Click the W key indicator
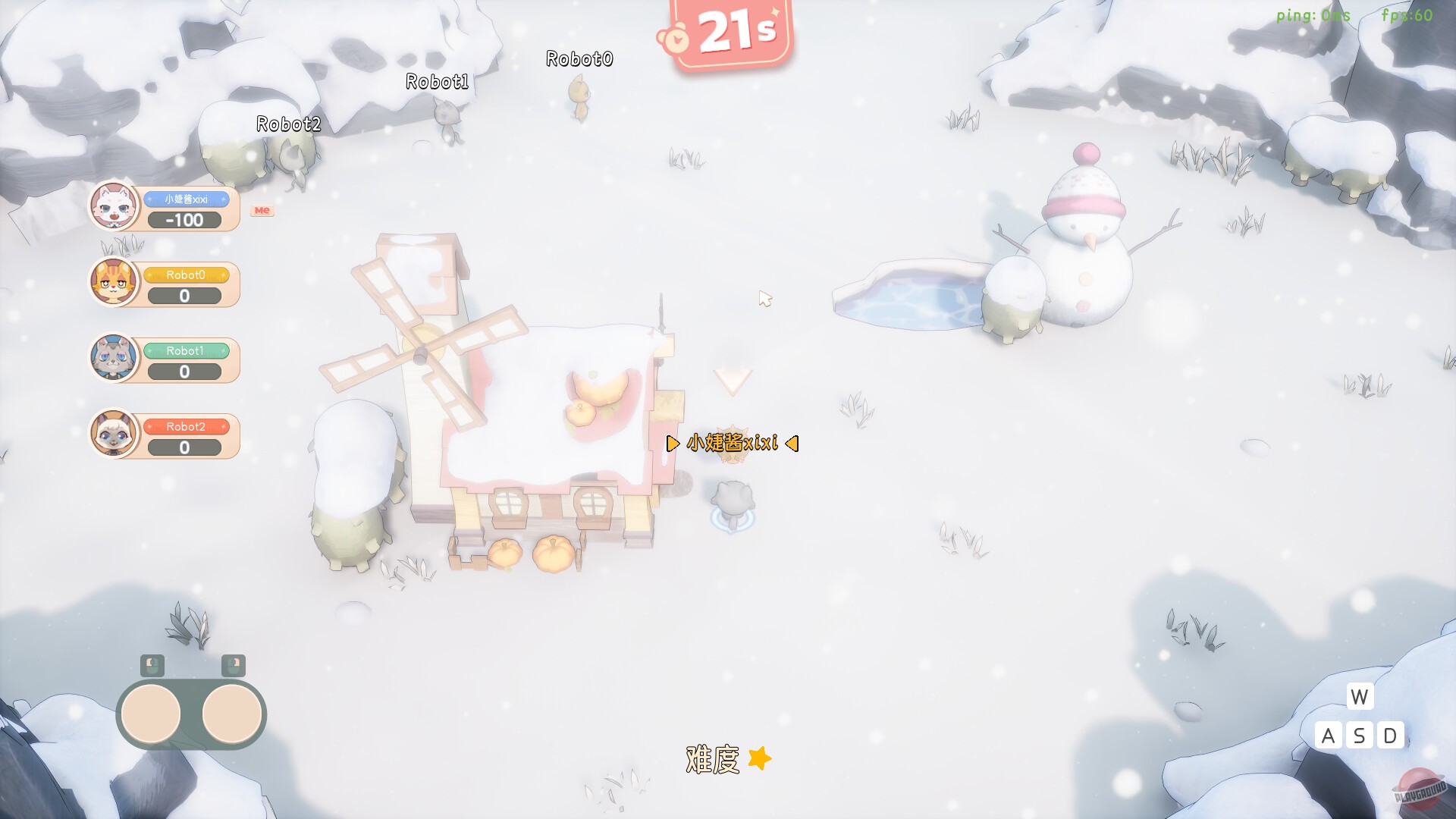The width and height of the screenshot is (1456, 819). (1359, 698)
